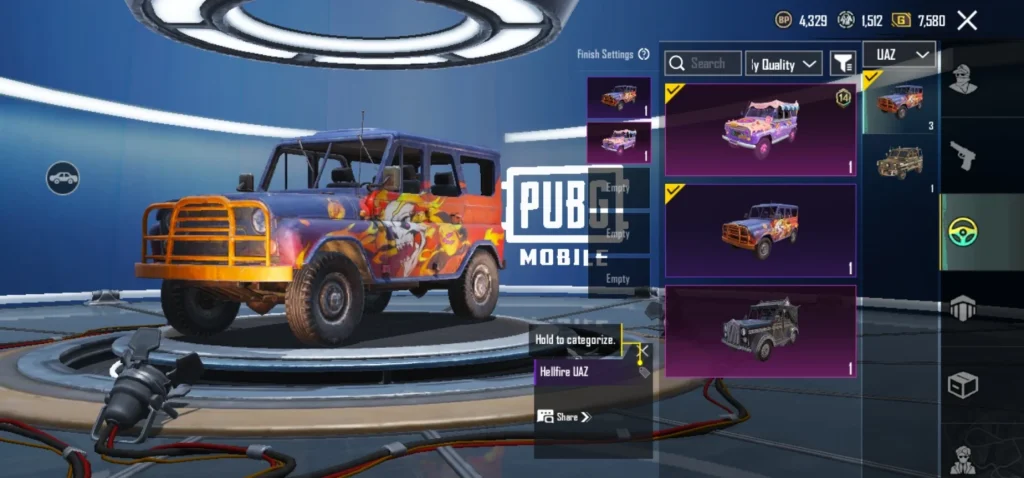The width and height of the screenshot is (1024, 478).
Task: Share the Hellfire UAZ finish
Action: [x=565, y=416]
